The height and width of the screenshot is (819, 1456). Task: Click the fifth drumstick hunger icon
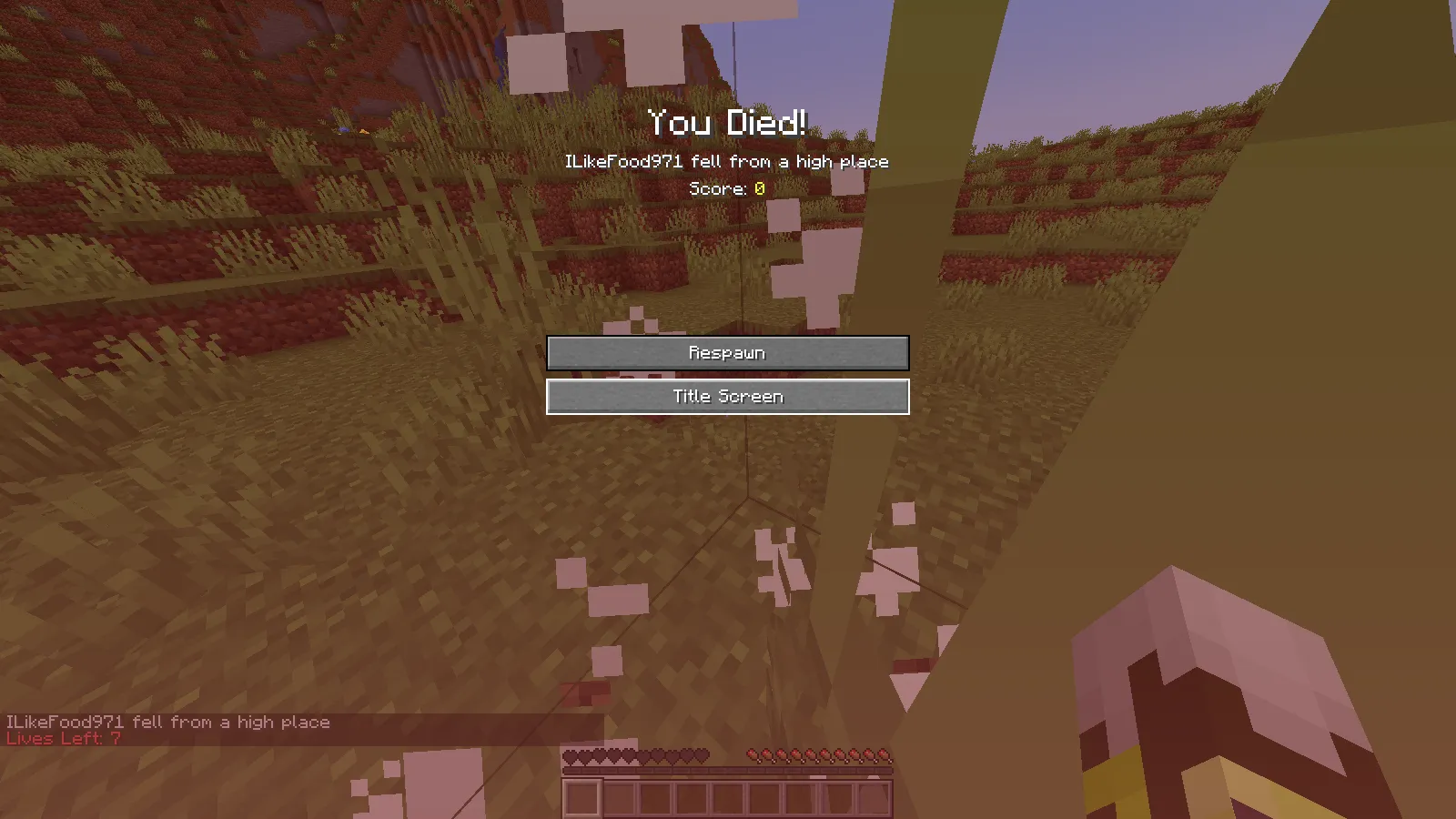point(811,755)
